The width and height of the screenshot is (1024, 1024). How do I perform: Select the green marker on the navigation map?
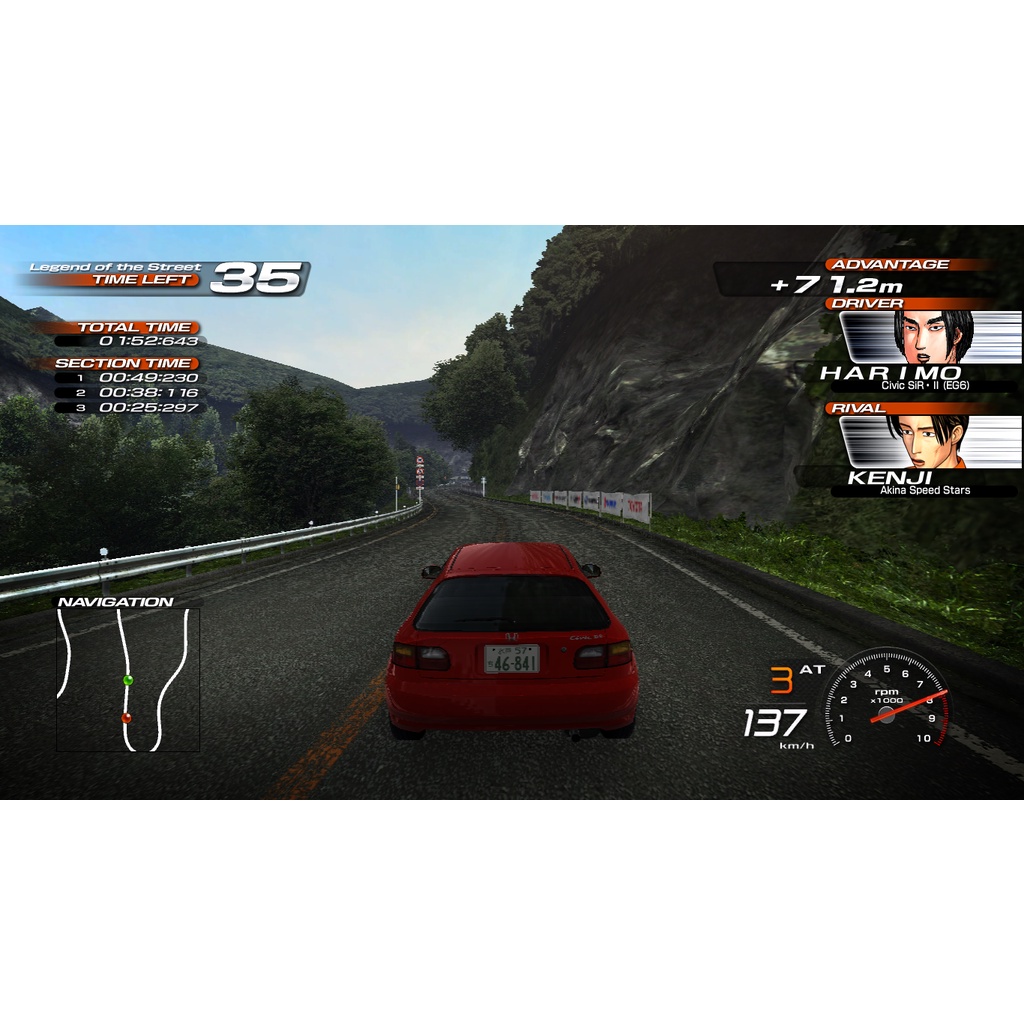pos(127,680)
